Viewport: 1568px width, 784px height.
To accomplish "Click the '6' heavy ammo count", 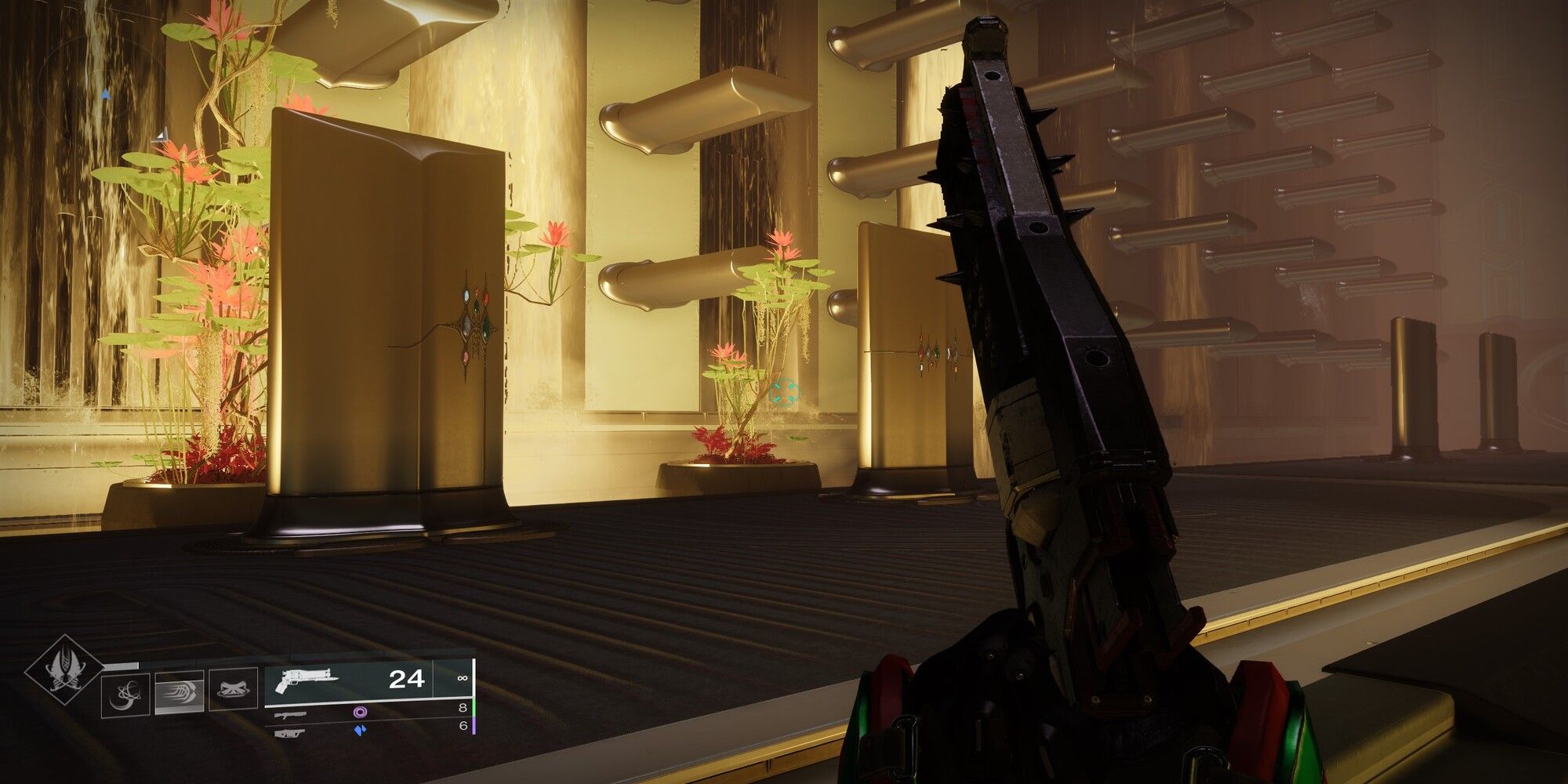I will pos(463,725).
